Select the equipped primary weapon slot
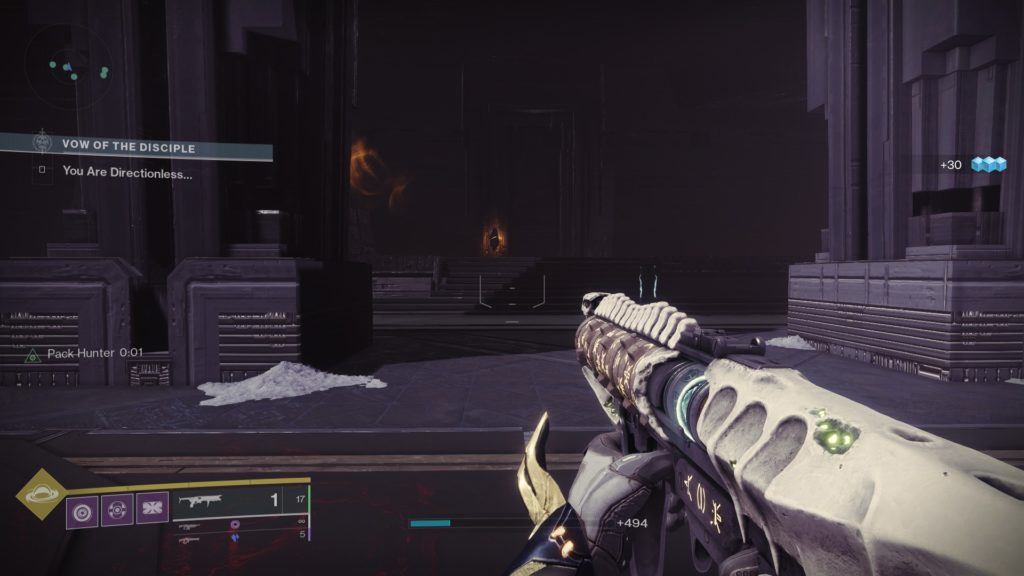The image size is (1024, 576). click(x=240, y=501)
